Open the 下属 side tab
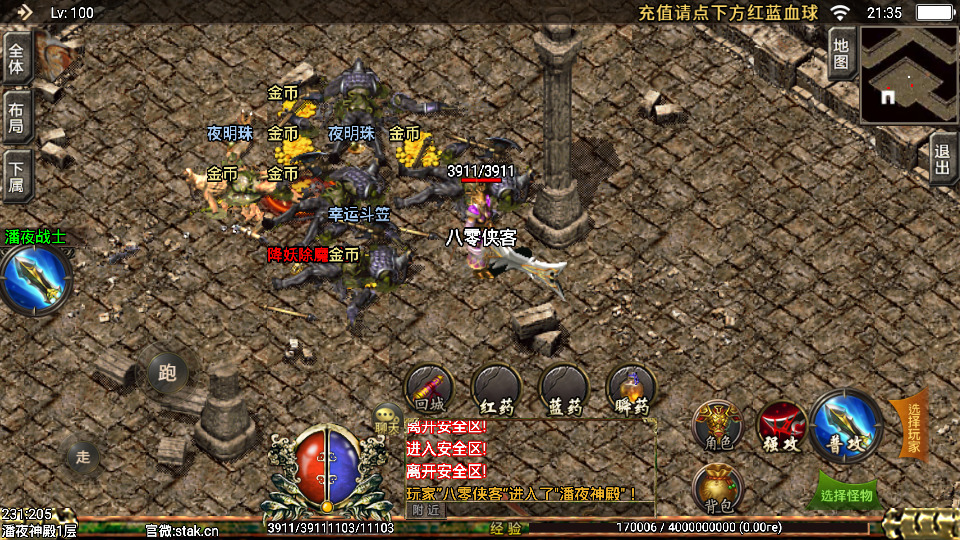Viewport: 960px width, 540px height. coord(17,175)
